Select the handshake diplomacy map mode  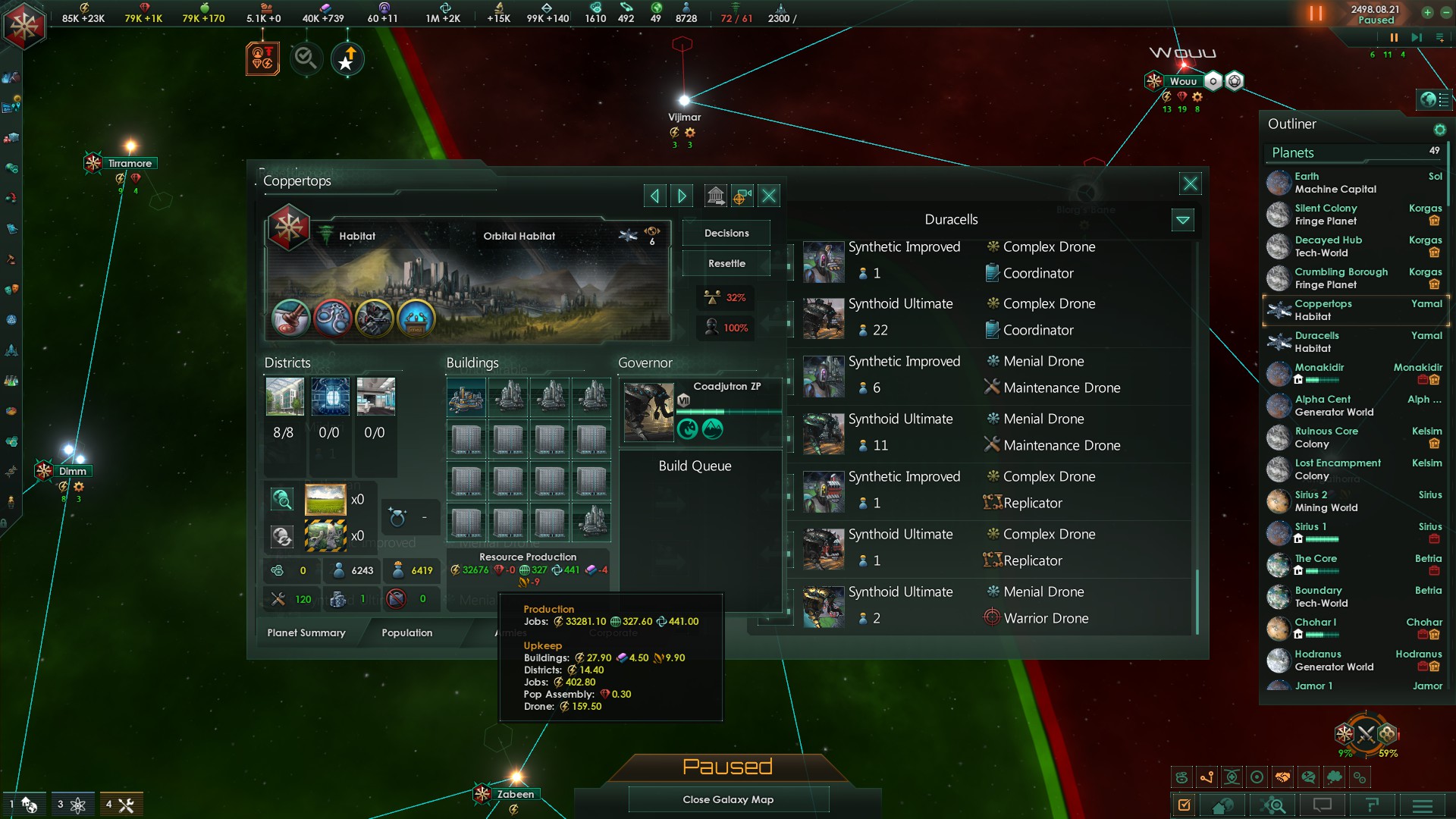pyautogui.click(x=1284, y=777)
